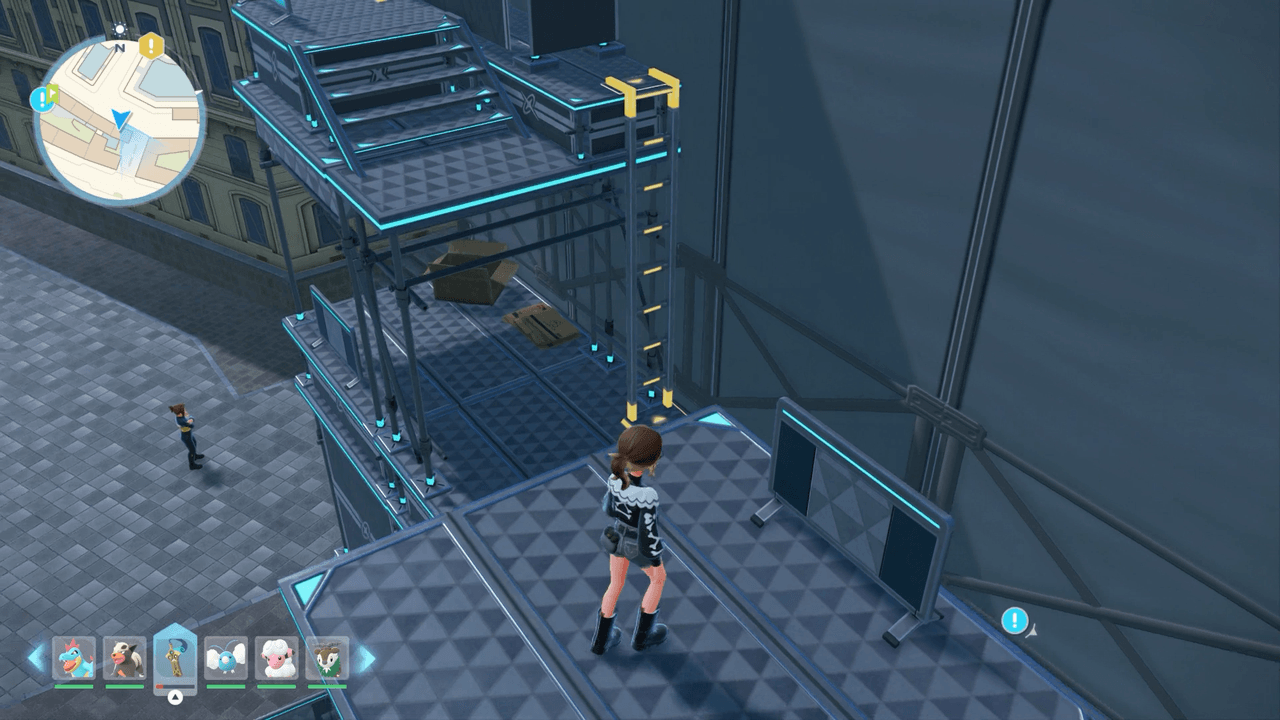The height and width of the screenshot is (720, 1280).
Task: Switch to Swablu in the party bar
Action: (226, 658)
